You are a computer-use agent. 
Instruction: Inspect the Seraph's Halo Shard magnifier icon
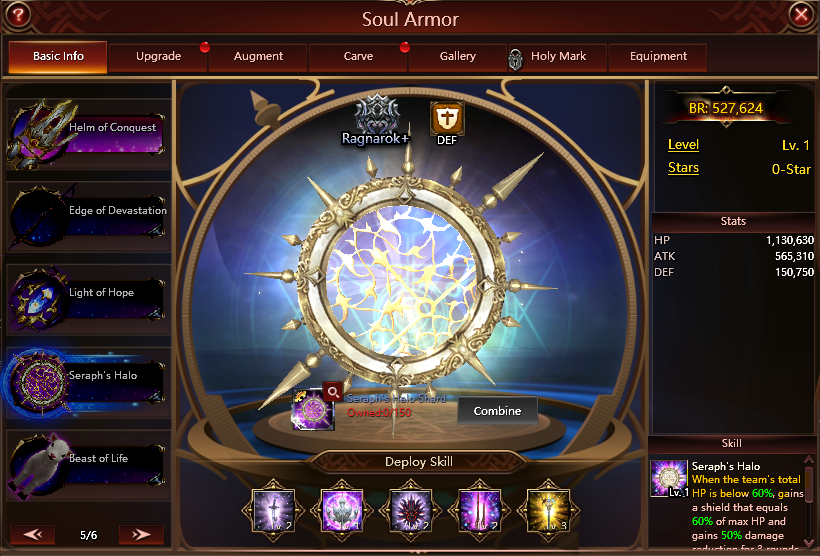[x=331, y=392]
